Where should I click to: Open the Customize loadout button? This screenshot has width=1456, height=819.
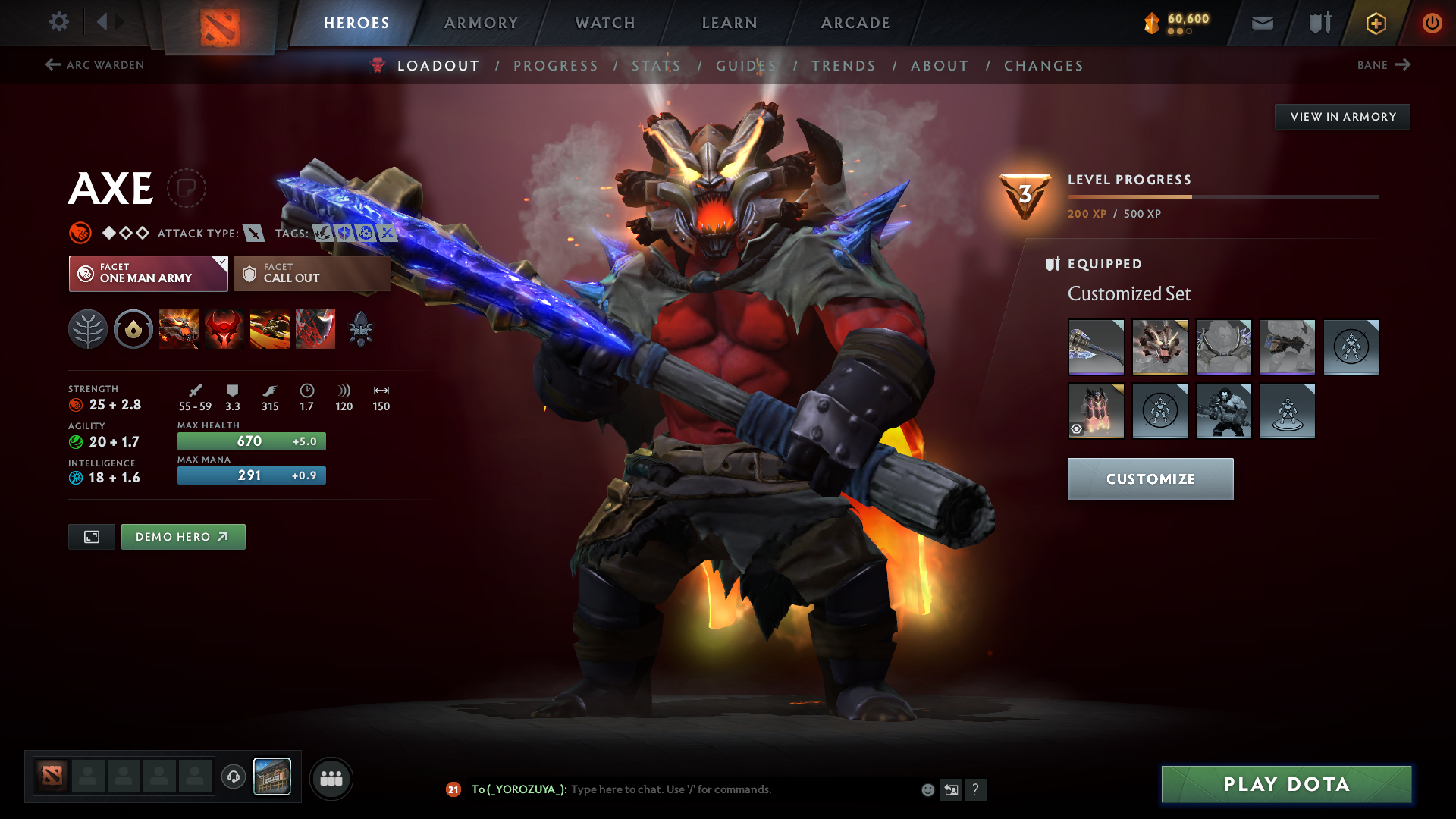coord(1150,479)
